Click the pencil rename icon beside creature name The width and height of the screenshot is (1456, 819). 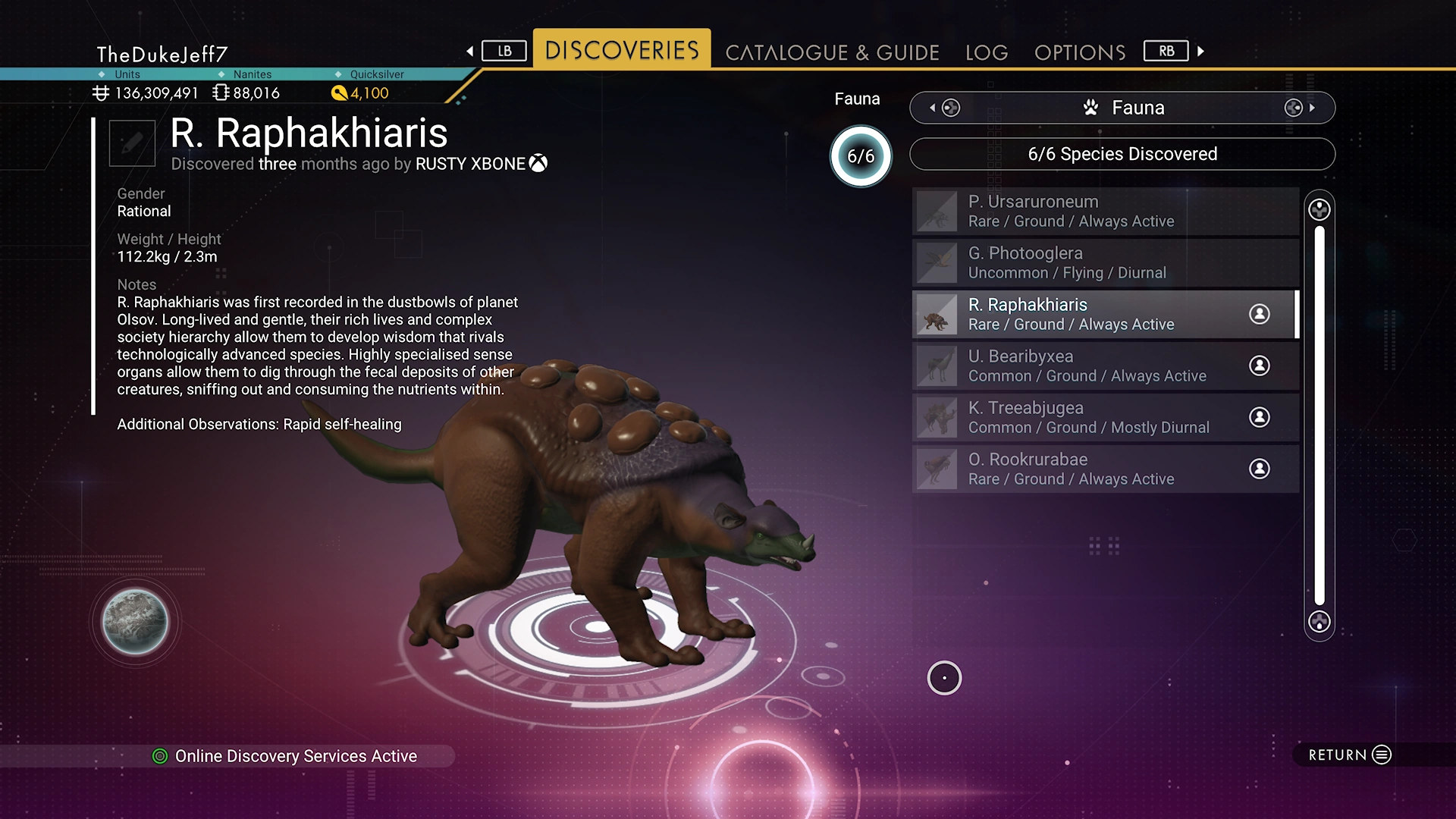click(132, 143)
